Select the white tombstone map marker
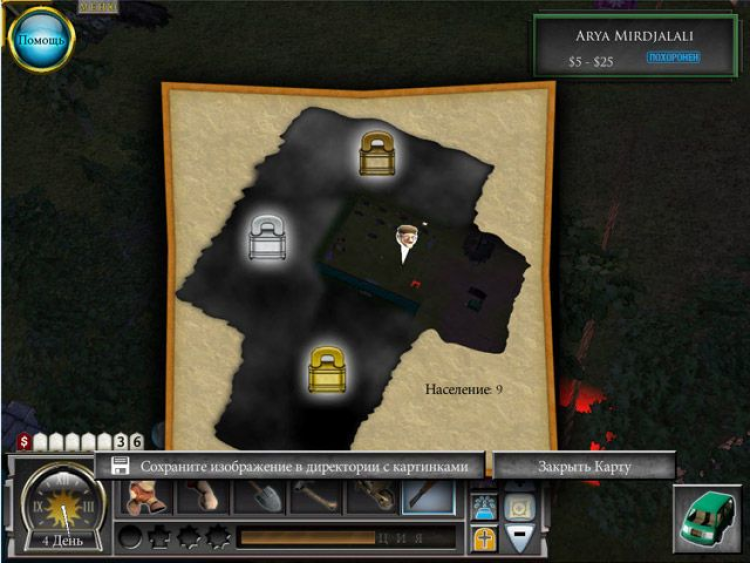Screen dimensions: 750x563 coord(268,240)
